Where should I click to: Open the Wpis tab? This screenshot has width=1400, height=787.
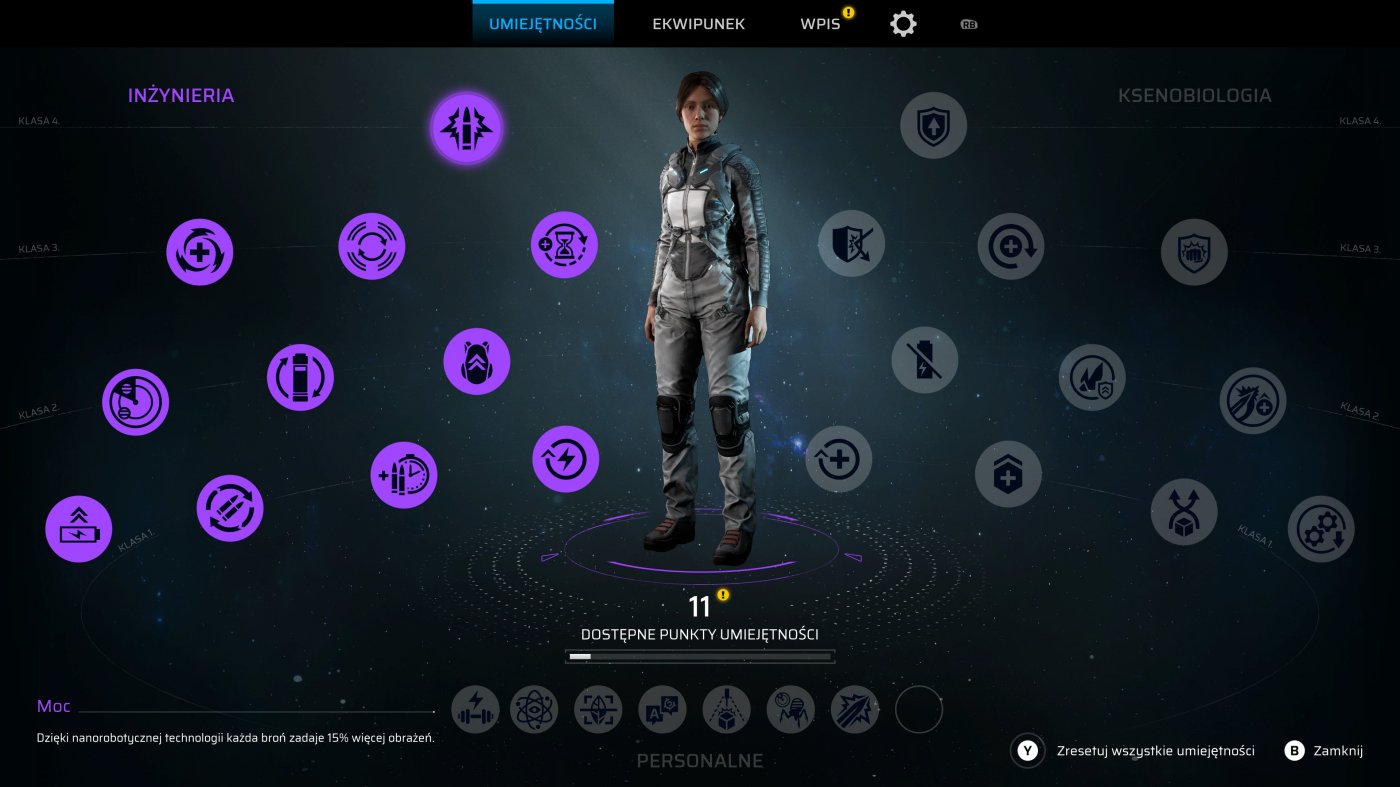[x=820, y=24]
